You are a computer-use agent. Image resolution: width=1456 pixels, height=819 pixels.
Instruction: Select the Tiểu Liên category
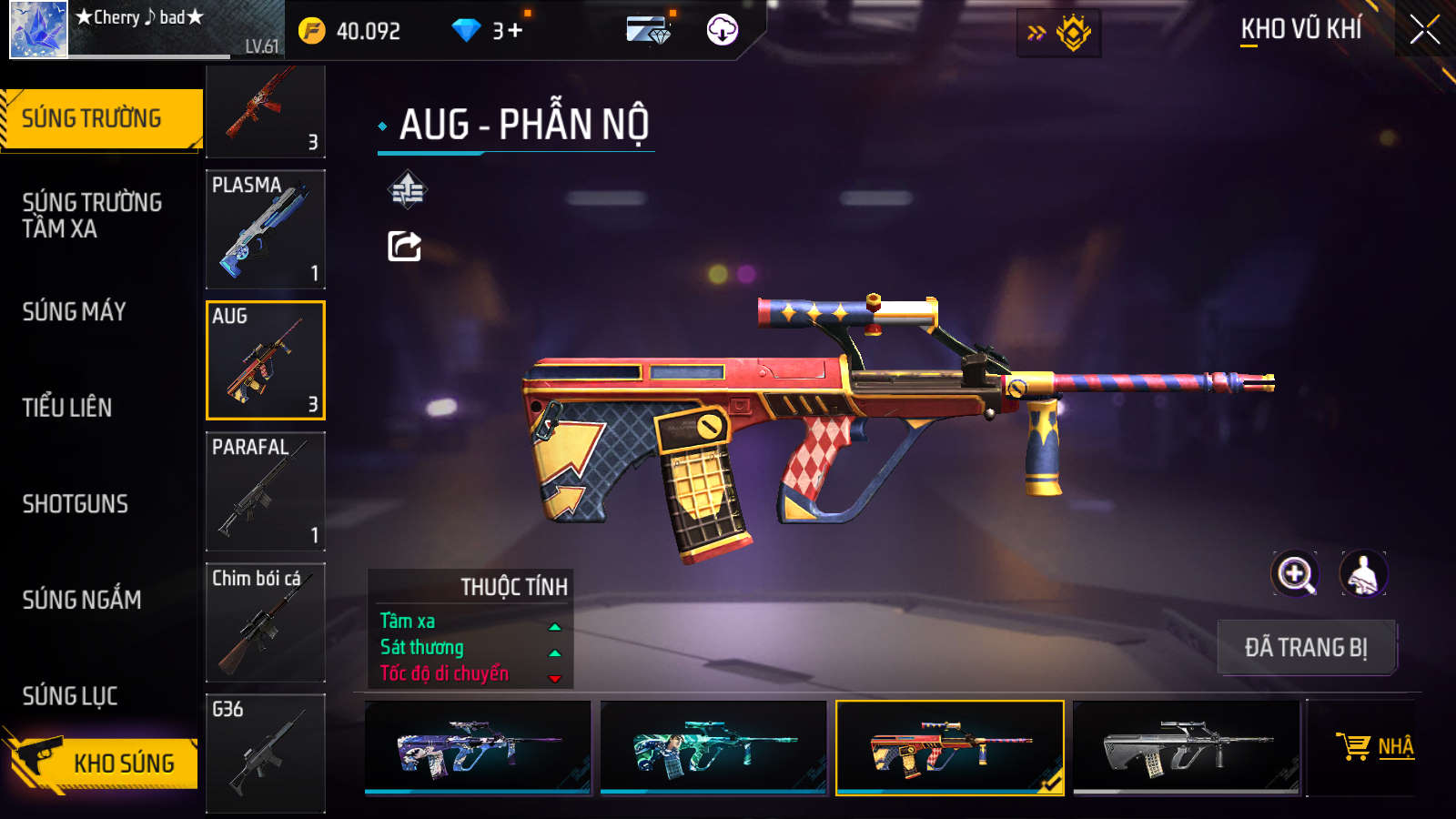pos(67,408)
